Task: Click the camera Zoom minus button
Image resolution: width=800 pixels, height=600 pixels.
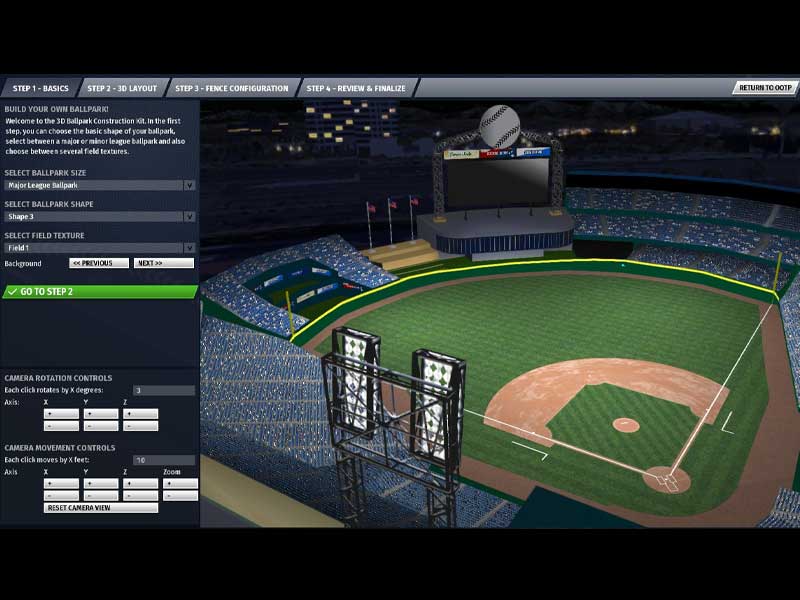Action: point(181,496)
